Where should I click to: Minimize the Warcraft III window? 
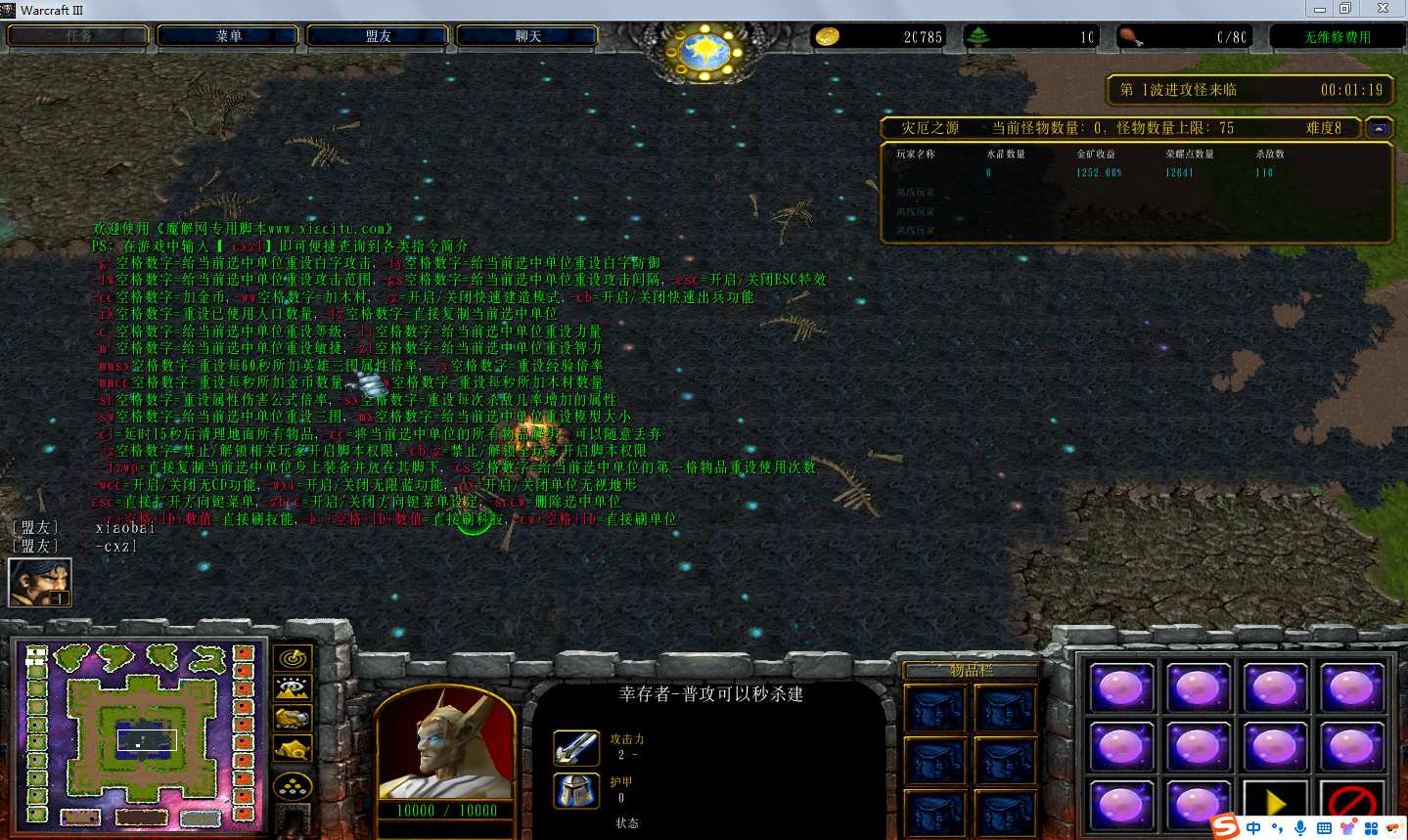click(1319, 9)
